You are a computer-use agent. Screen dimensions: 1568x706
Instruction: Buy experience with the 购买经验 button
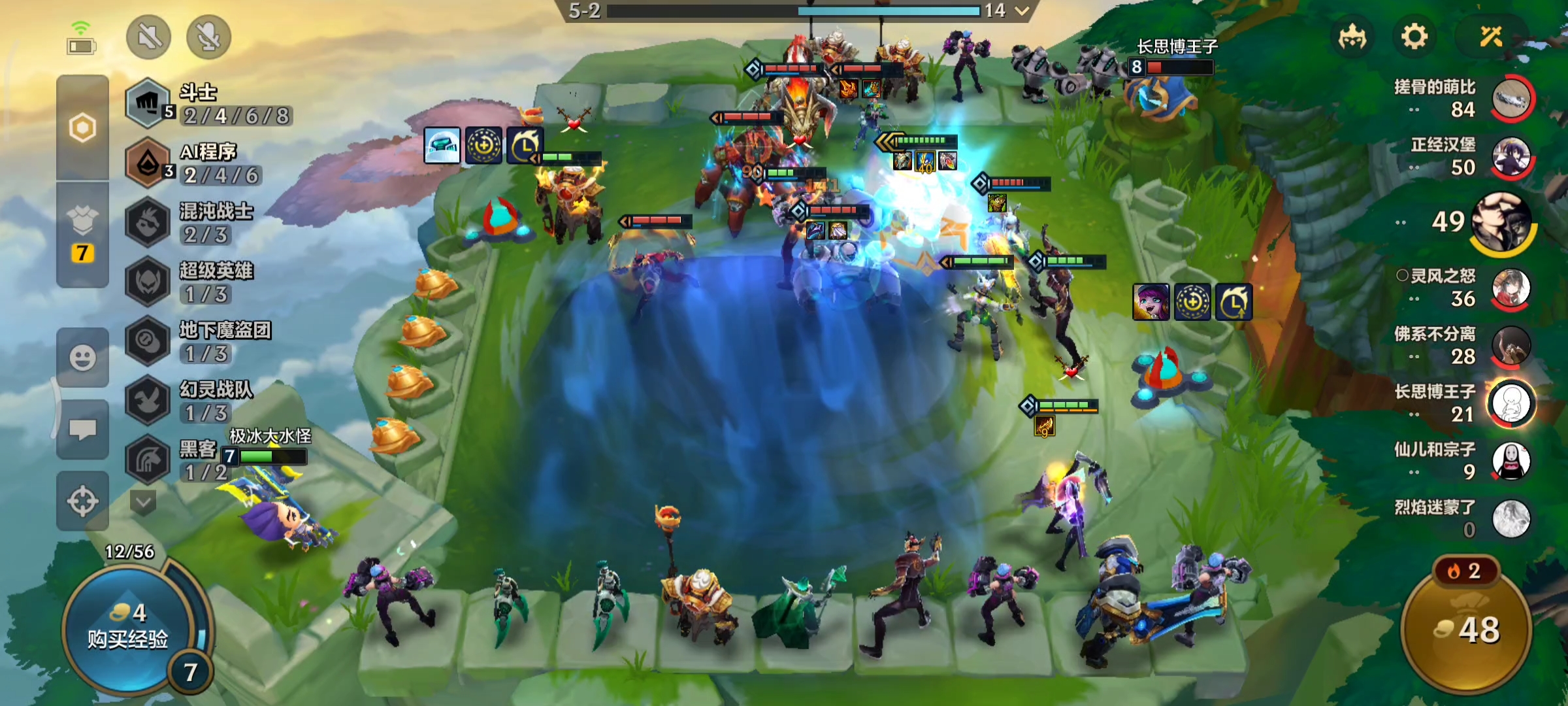(128, 628)
